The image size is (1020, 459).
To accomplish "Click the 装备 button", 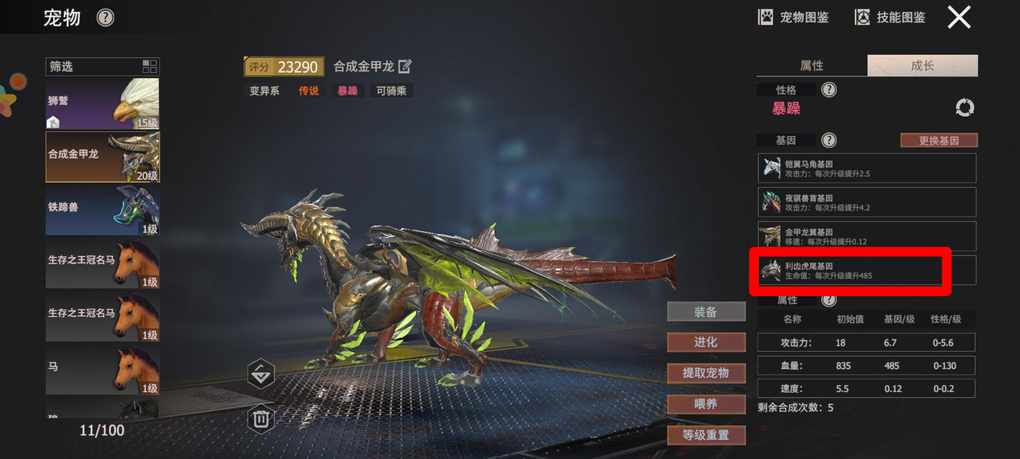I will [x=706, y=312].
